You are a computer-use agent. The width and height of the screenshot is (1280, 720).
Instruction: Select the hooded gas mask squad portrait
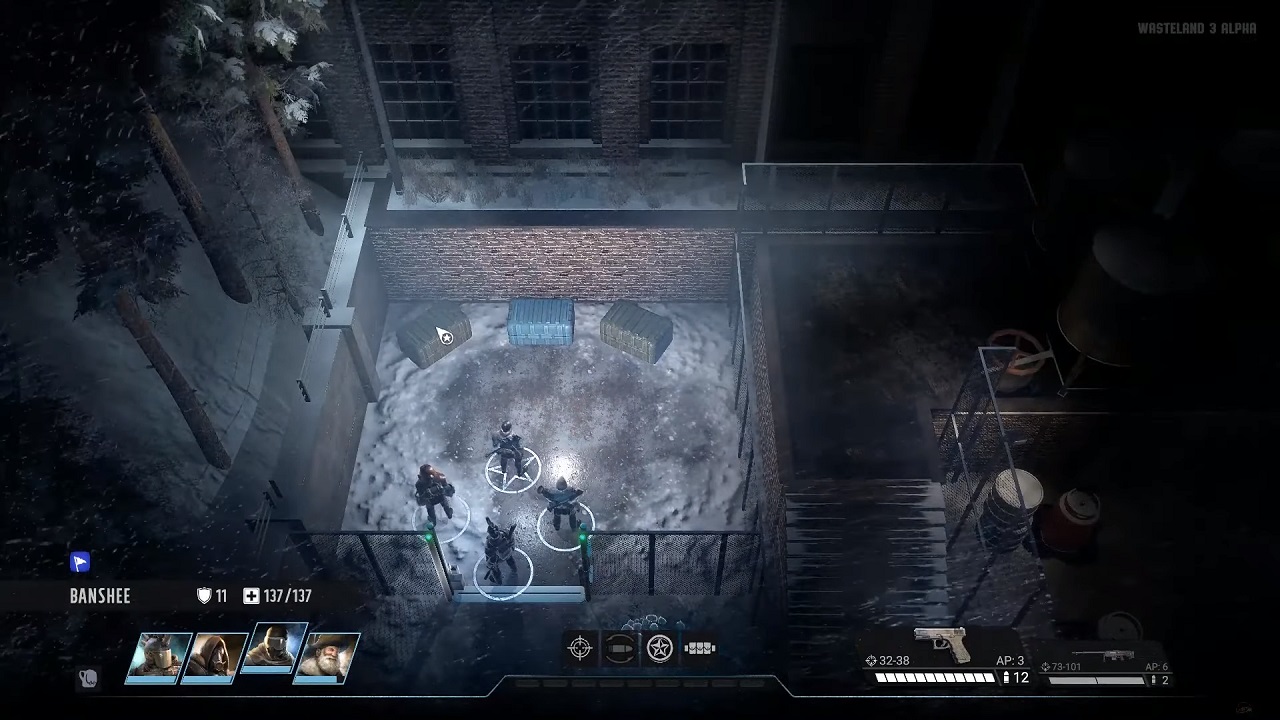(216, 658)
